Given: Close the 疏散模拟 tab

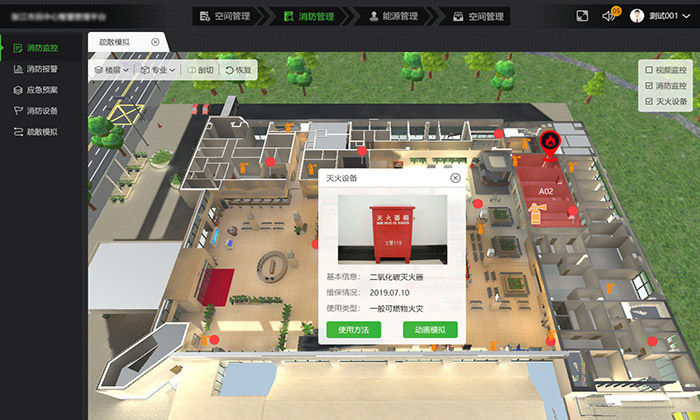Looking at the screenshot, I should coord(155,42).
